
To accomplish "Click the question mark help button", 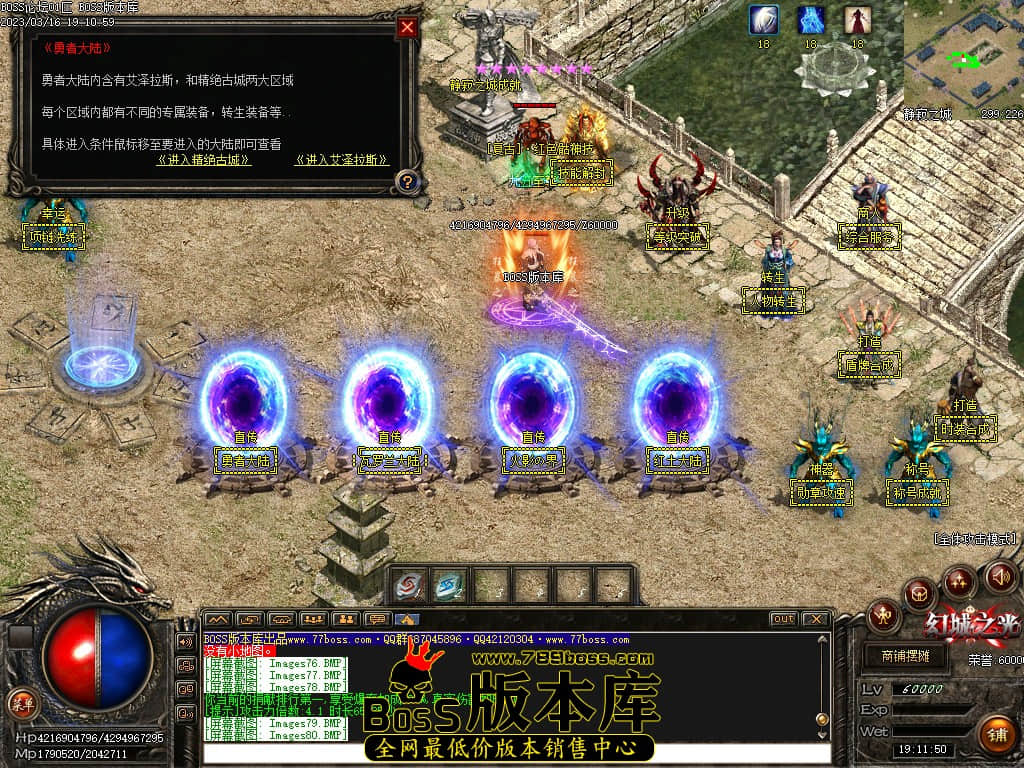I will pyautogui.click(x=406, y=181).
